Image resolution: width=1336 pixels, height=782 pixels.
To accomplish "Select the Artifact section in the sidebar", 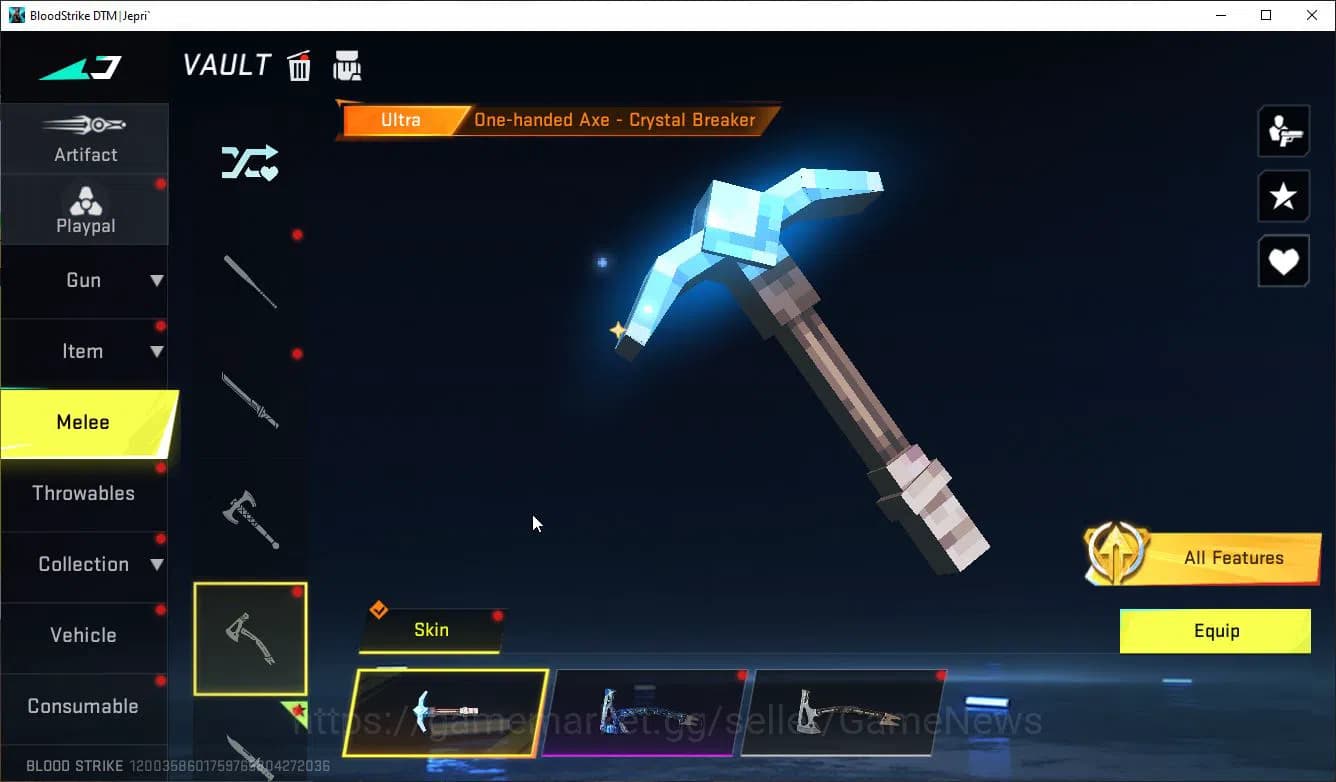I will click(x=85, y=140).
